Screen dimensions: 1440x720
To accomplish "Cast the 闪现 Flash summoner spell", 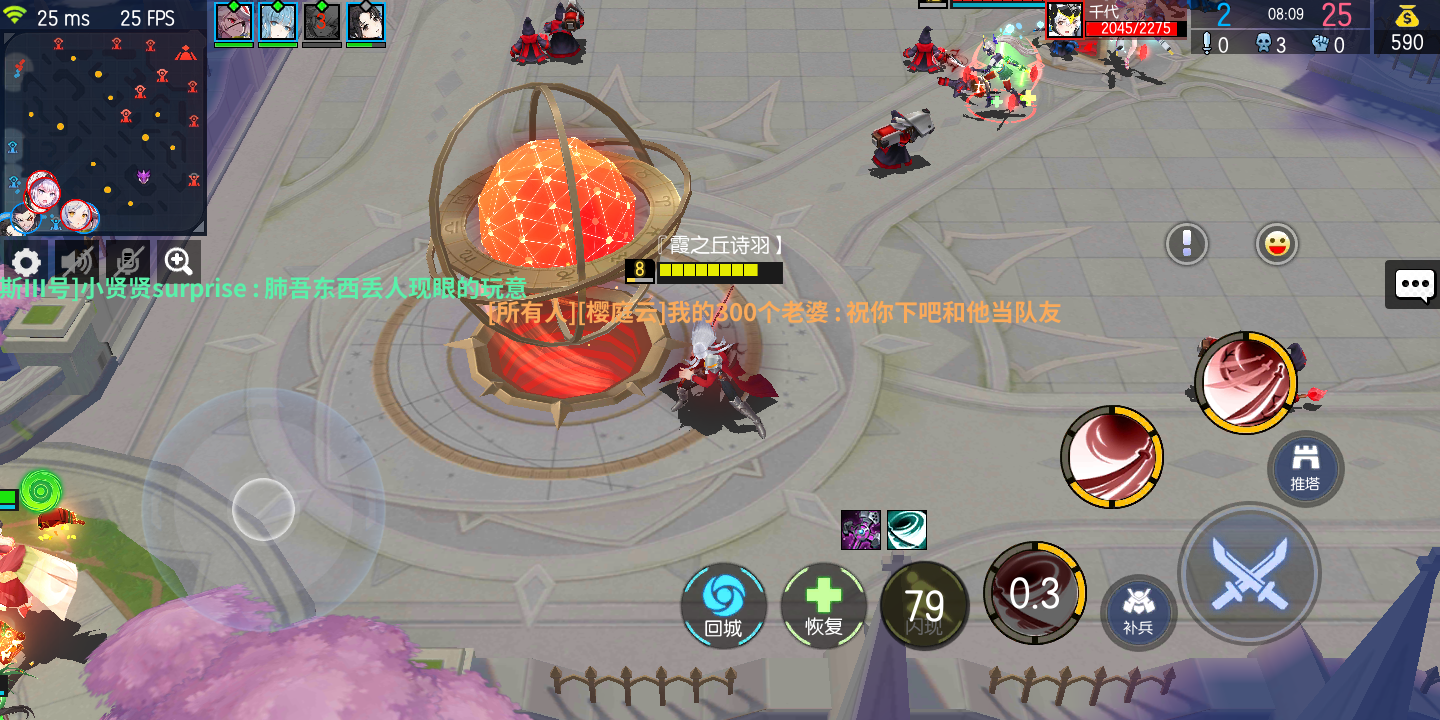I will 924,604.
